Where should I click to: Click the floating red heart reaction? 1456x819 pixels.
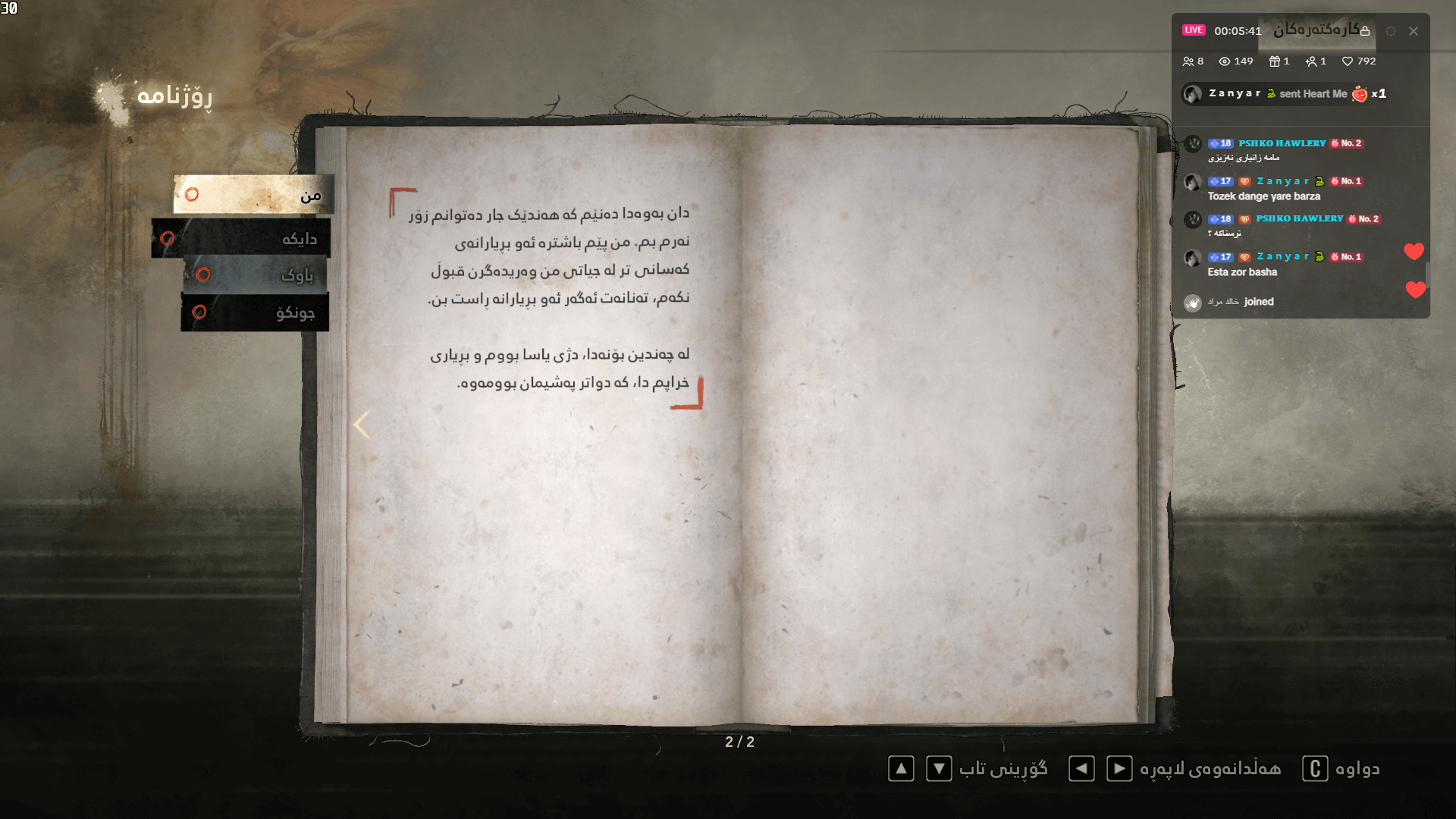1415,251
